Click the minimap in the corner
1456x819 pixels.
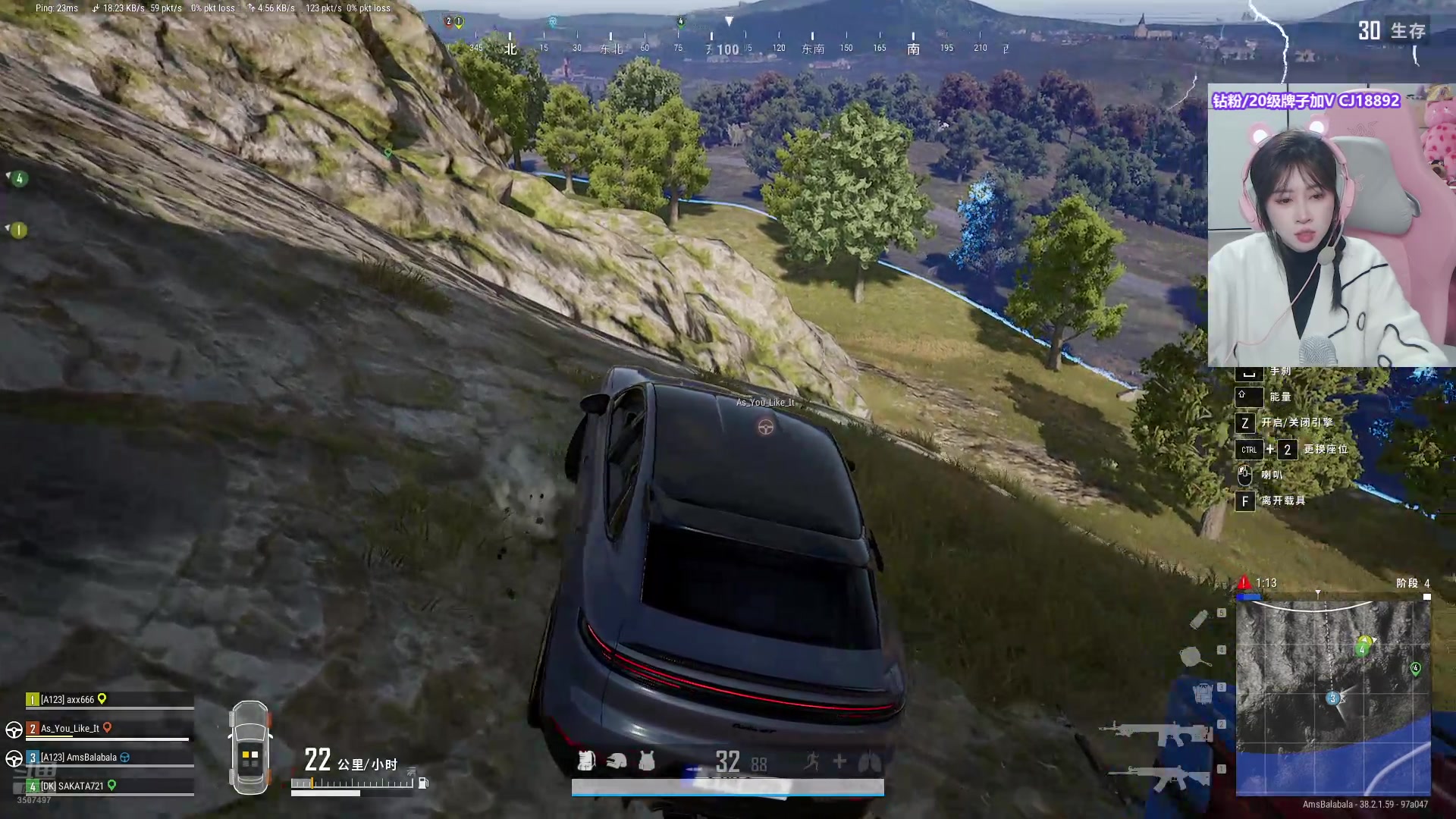[1333, 698]
